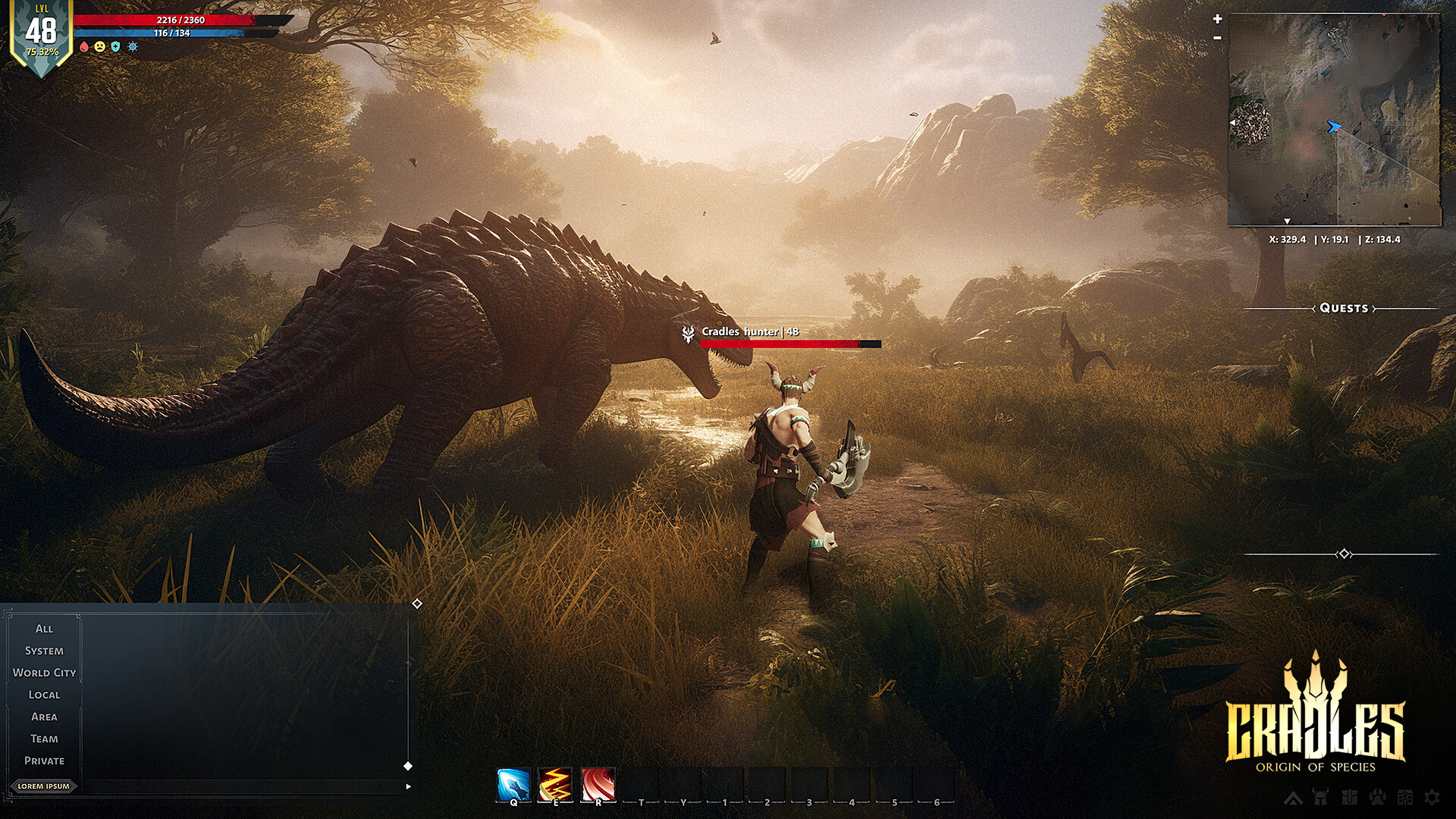The height and width of the screenshot is (819, 1456).
Task: Open the World City chat channel
Action: point(44,673)
